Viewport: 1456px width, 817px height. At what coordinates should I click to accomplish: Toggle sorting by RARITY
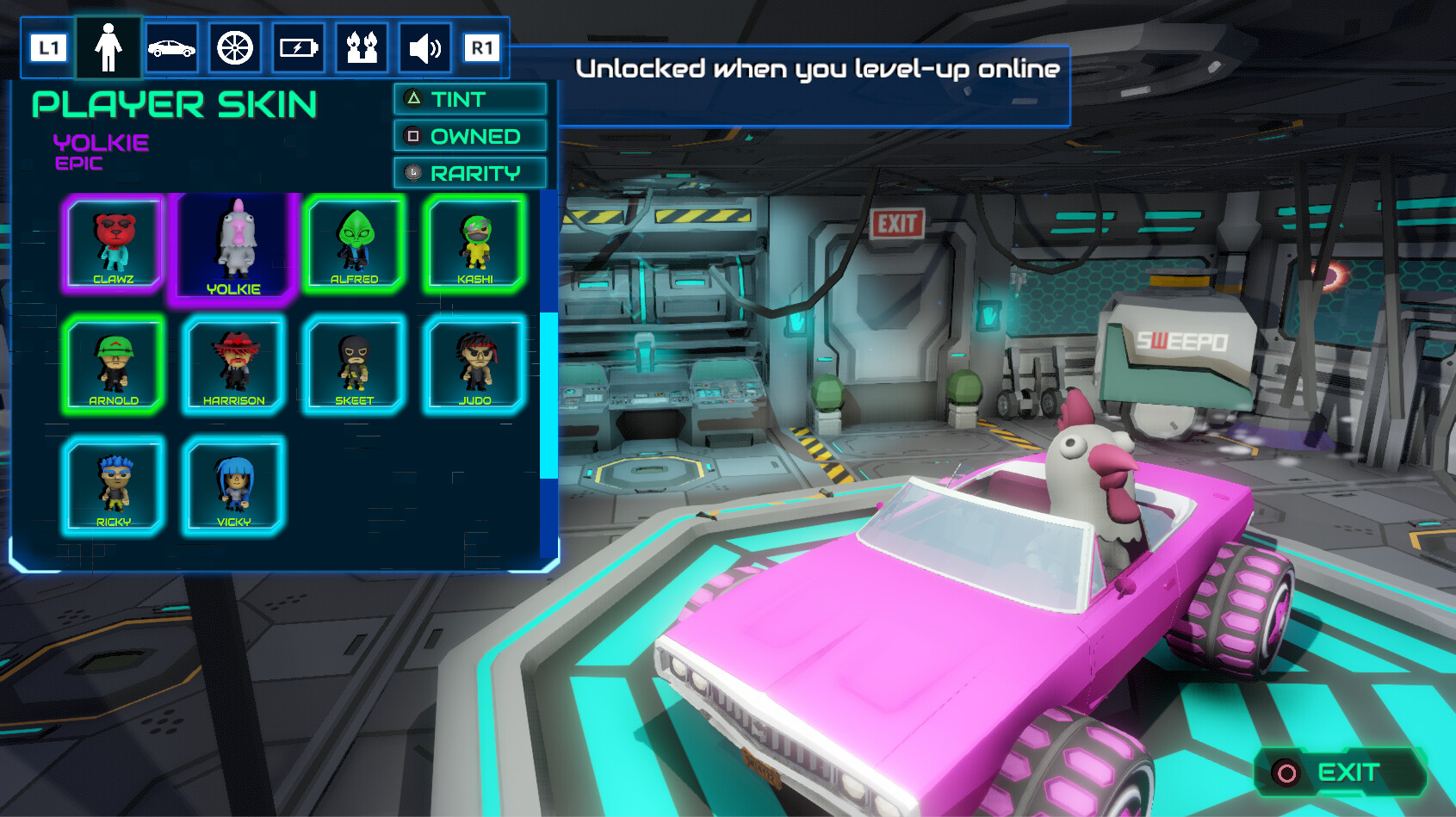pyautogui.click(x=470, y=172)
